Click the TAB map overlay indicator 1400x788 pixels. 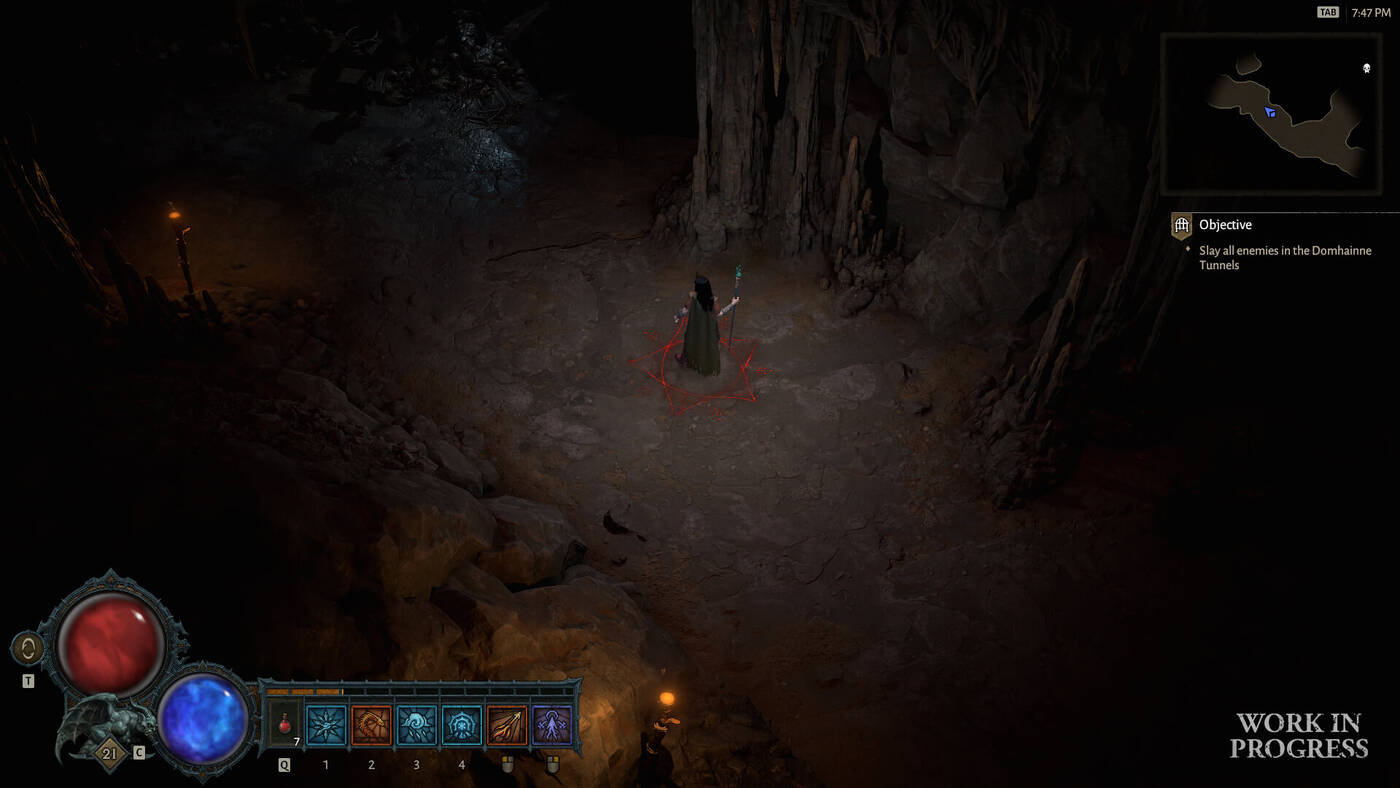coord(1327,11)
